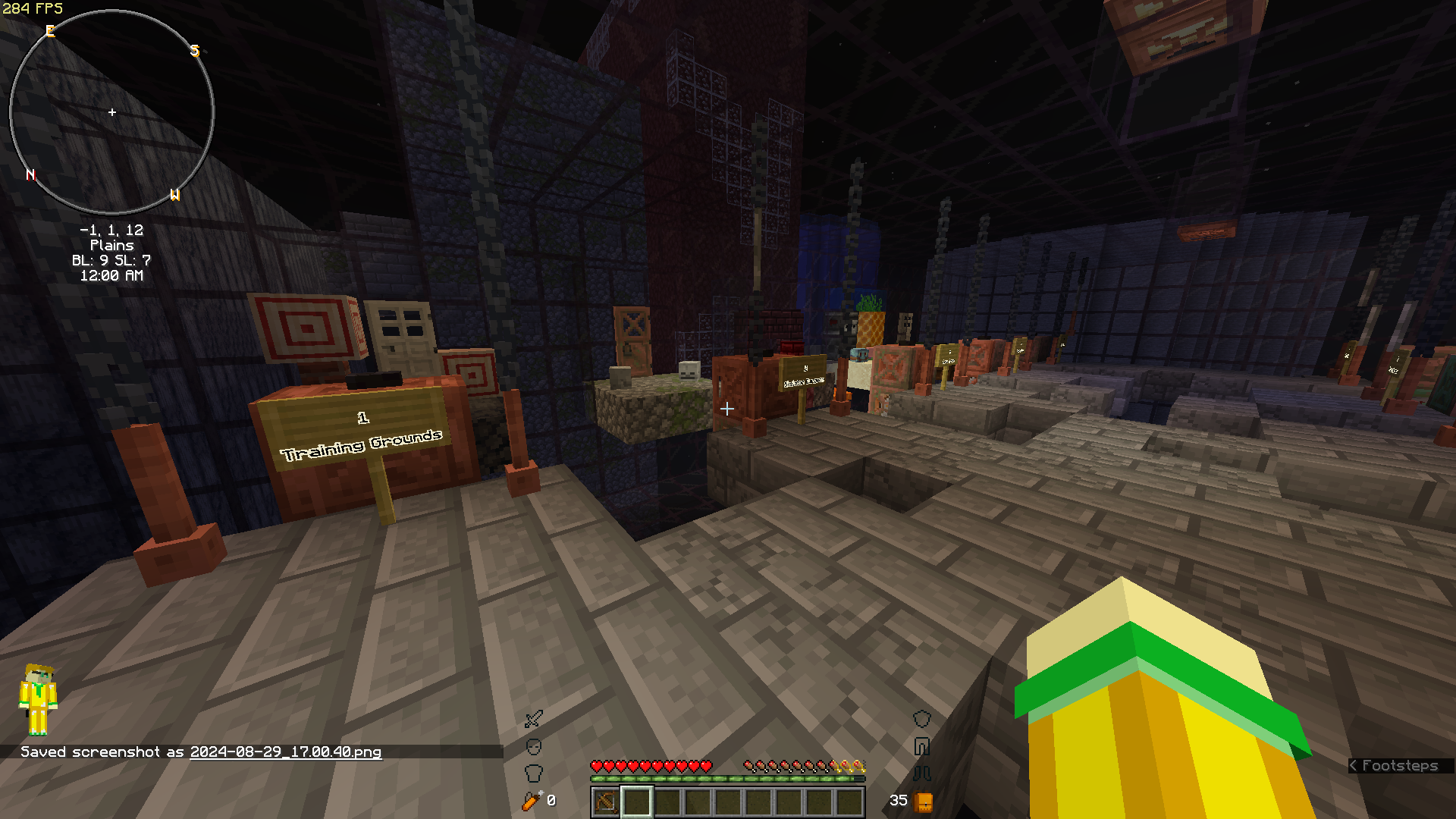Select the boots armor slot outline
The height and width of the screenshot is (819, 1456).
(x=921, y=773)
